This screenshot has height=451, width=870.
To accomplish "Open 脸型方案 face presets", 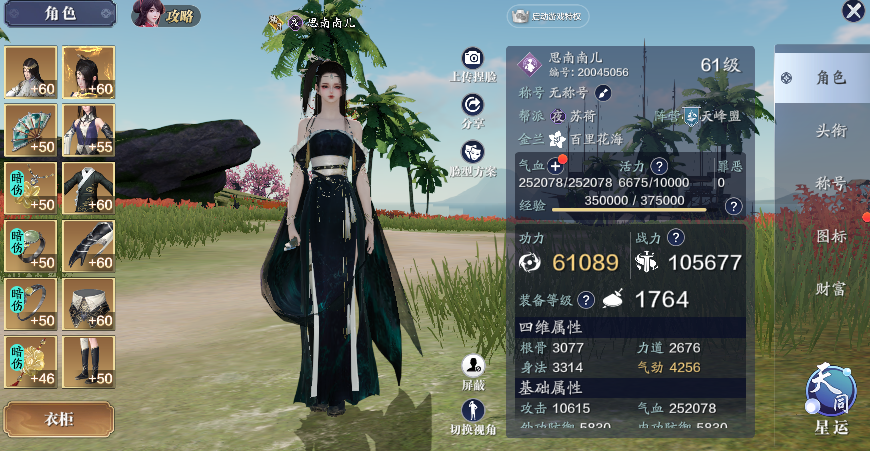I will point(473,152).
